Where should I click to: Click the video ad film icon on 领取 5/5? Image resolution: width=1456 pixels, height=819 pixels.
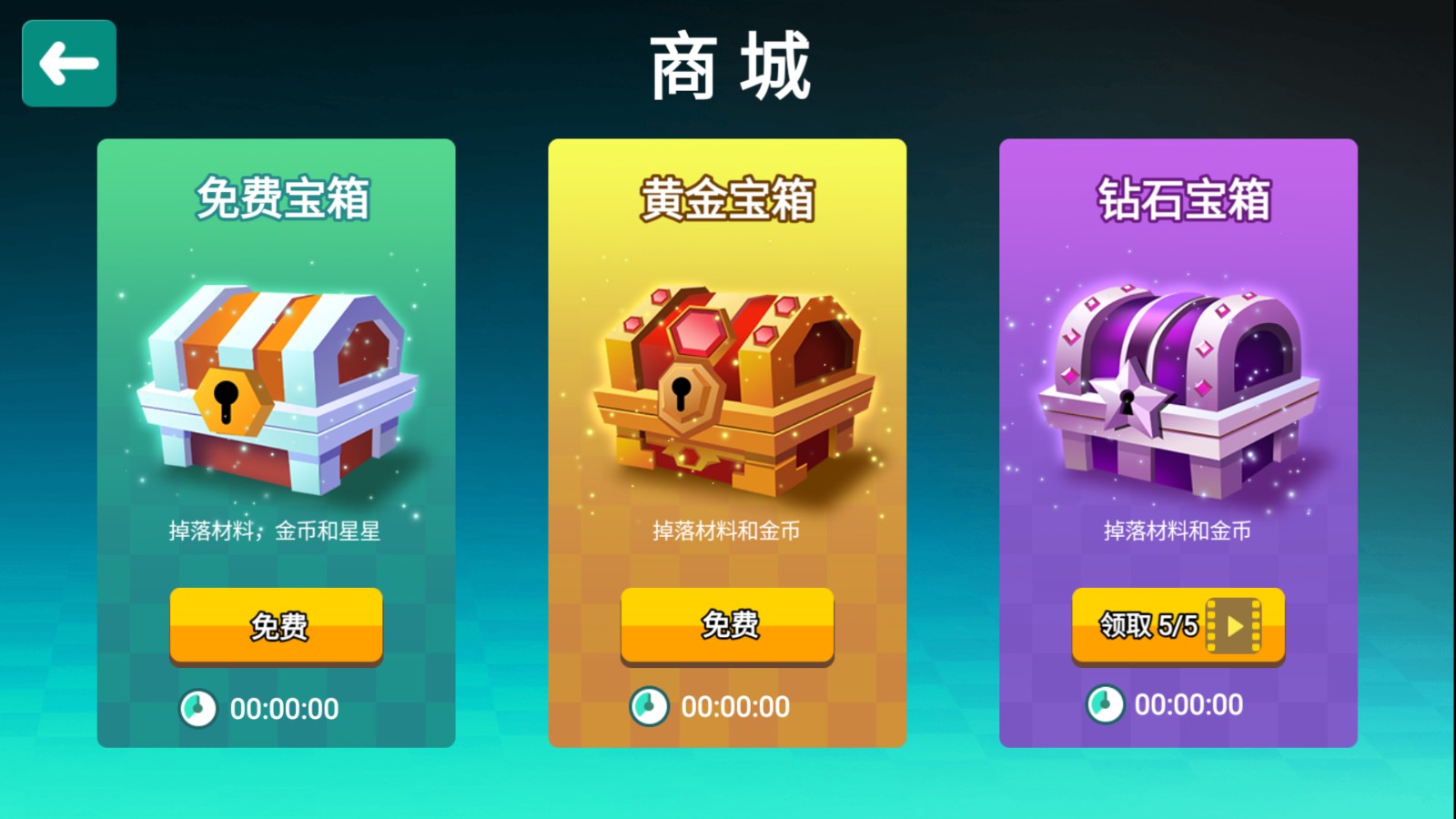(1233, 626)
